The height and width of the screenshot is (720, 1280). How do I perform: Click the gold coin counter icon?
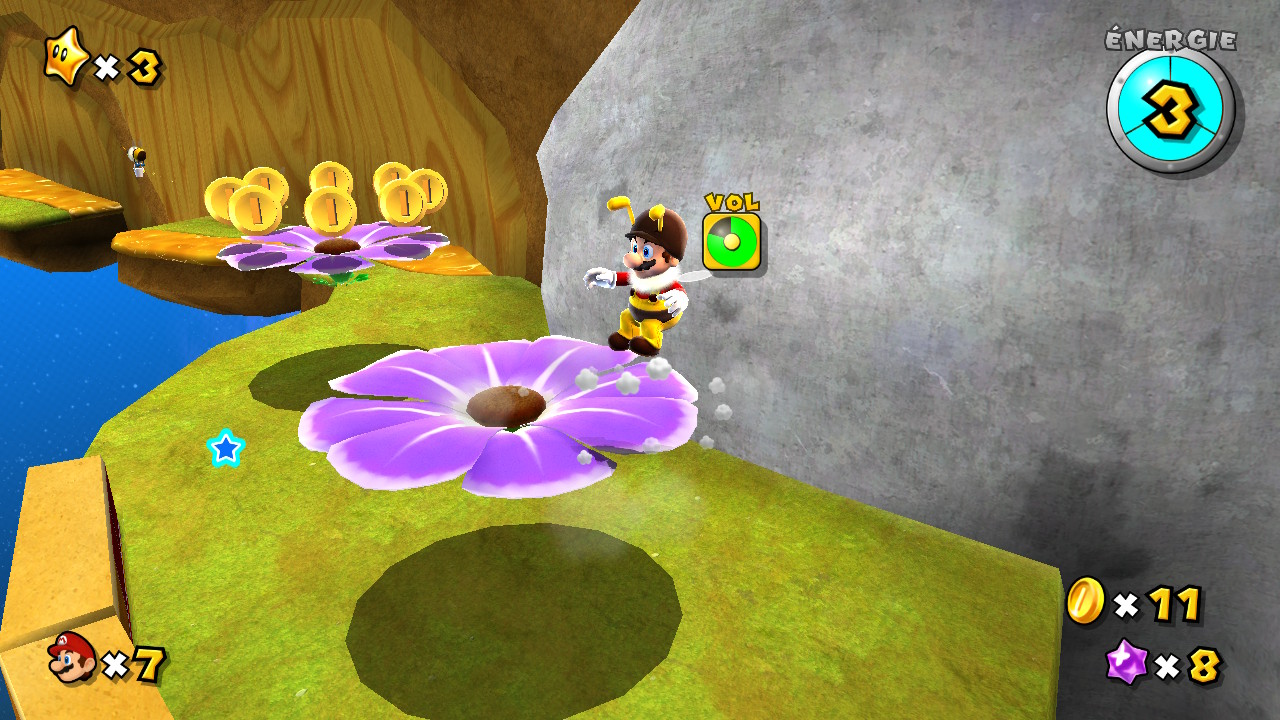(x=1085, y=601)
